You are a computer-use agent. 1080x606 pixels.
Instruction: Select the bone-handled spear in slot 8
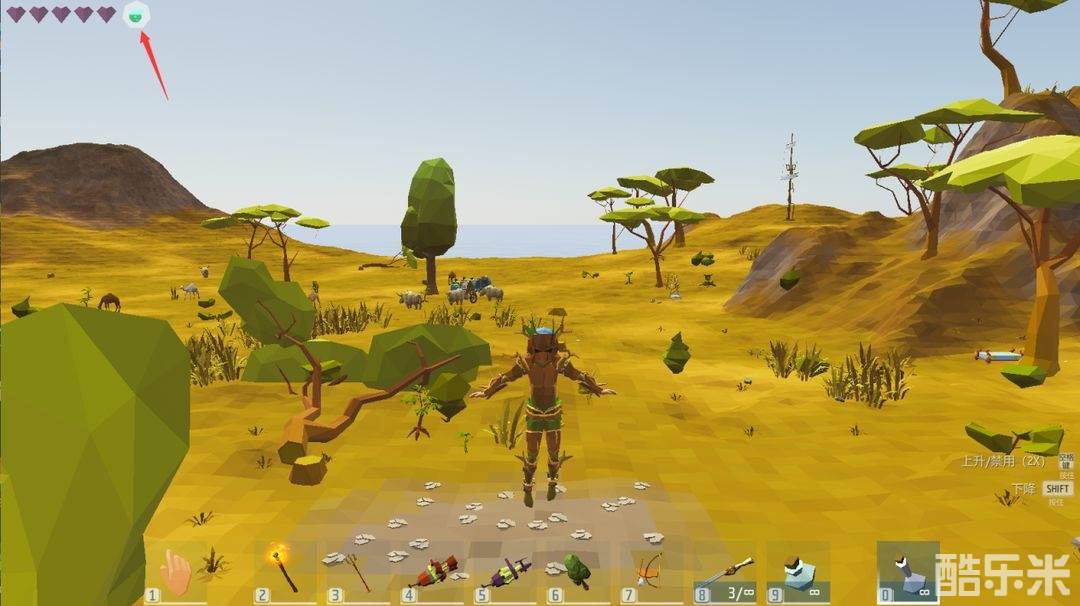click(x=726, y=572)
